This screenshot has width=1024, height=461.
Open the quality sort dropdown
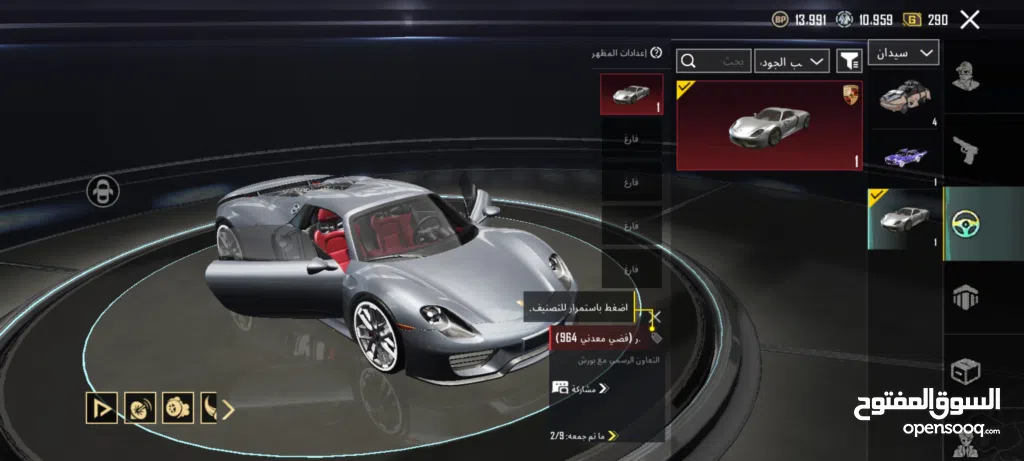click(792, 61)
